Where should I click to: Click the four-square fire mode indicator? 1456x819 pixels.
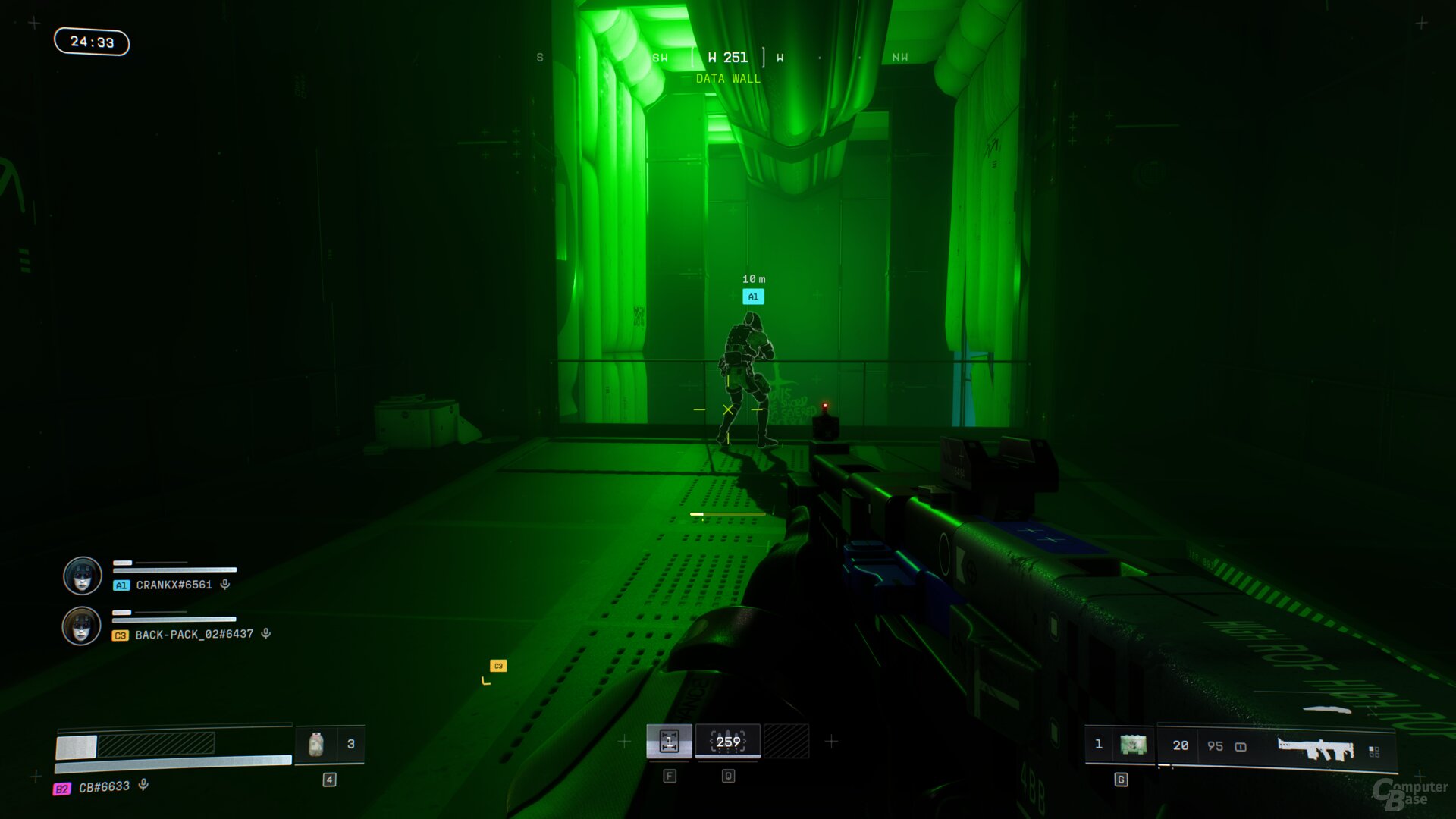(1374, 751)
